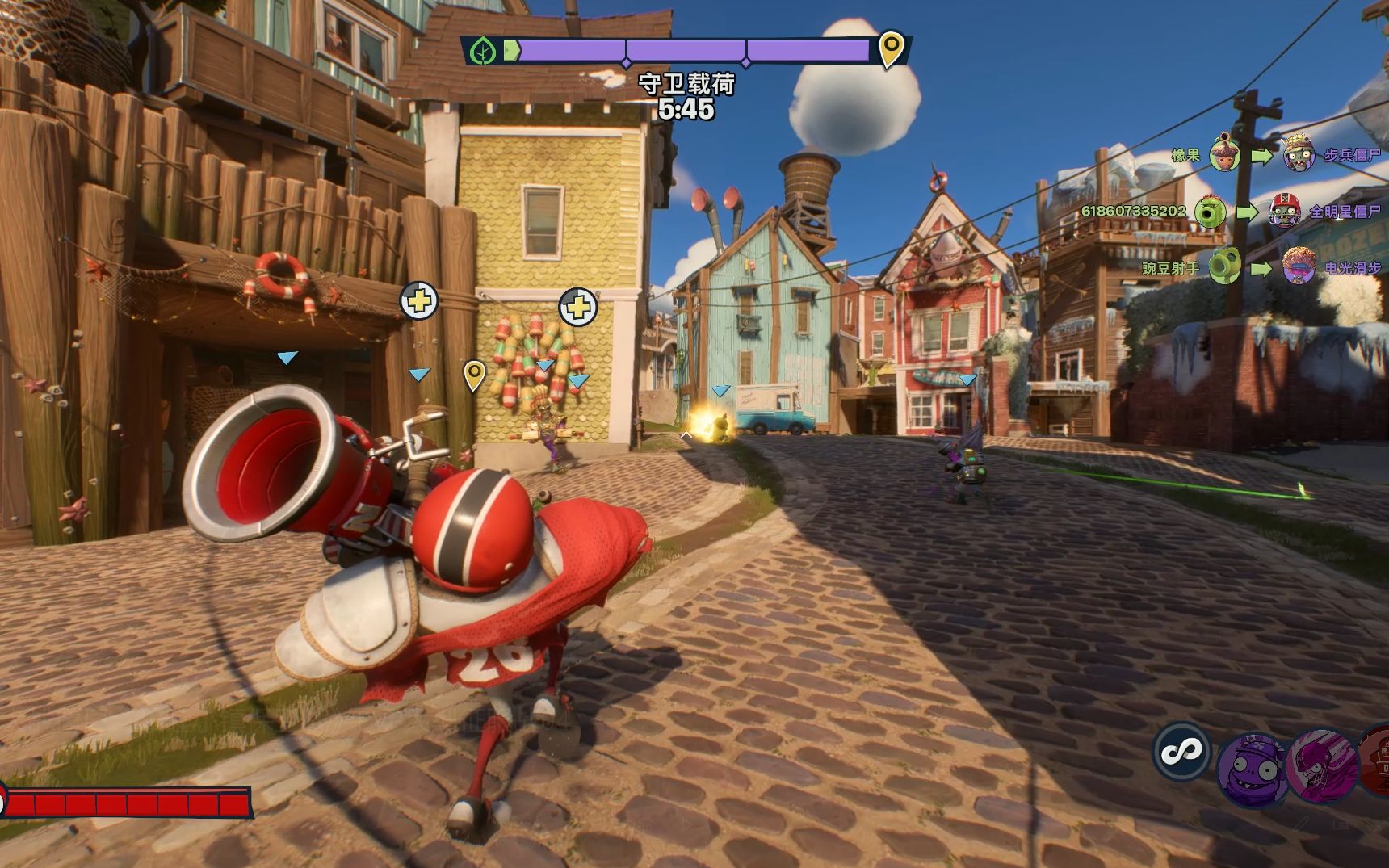Trigger the pink sprint tackle ability
The height and width of the screenshot is (868, 1389).
tap(1320, 767)
